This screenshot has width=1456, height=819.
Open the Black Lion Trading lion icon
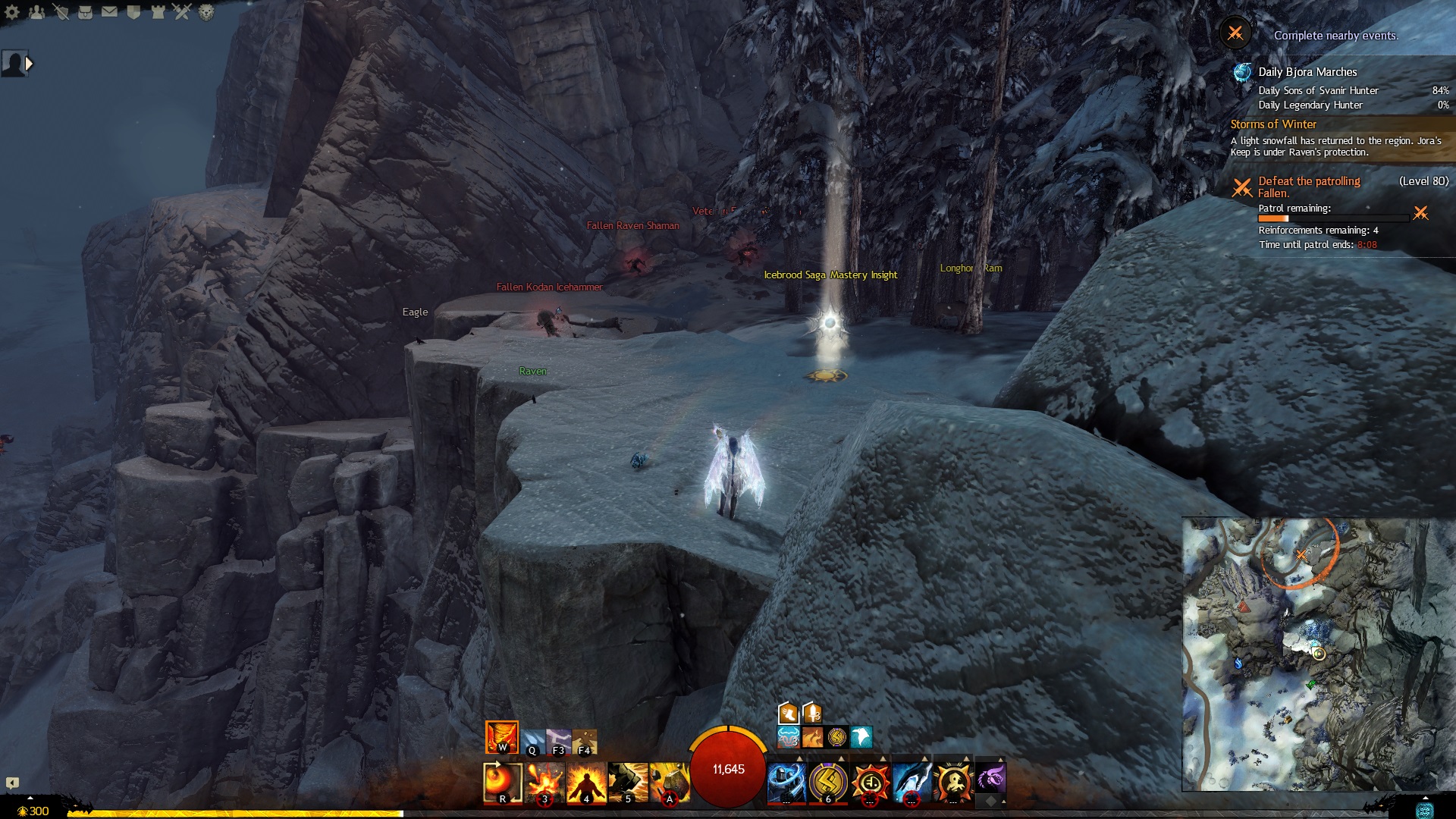206,12
